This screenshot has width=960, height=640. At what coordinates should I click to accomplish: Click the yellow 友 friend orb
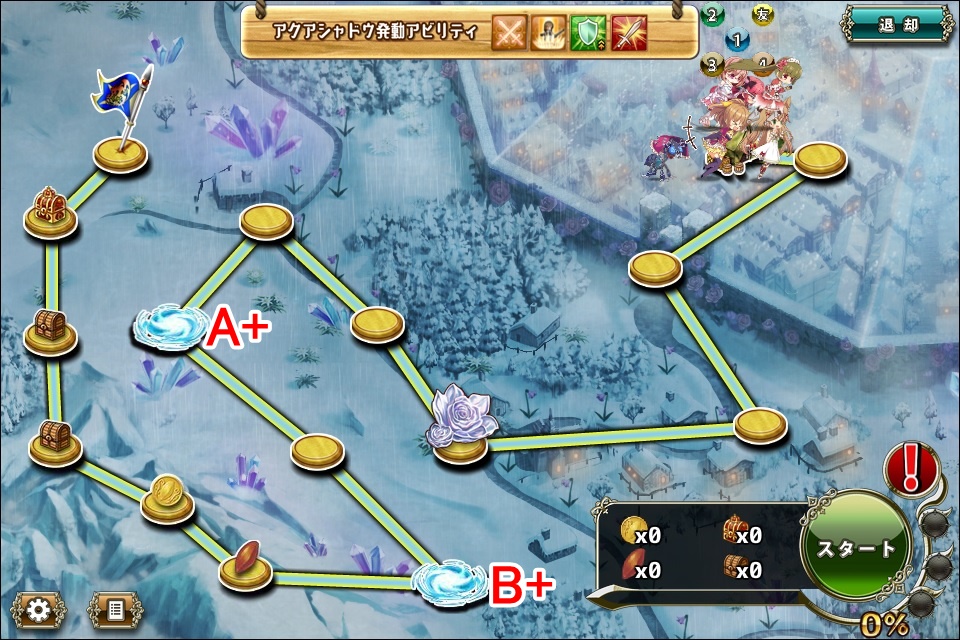pos(761,15)
